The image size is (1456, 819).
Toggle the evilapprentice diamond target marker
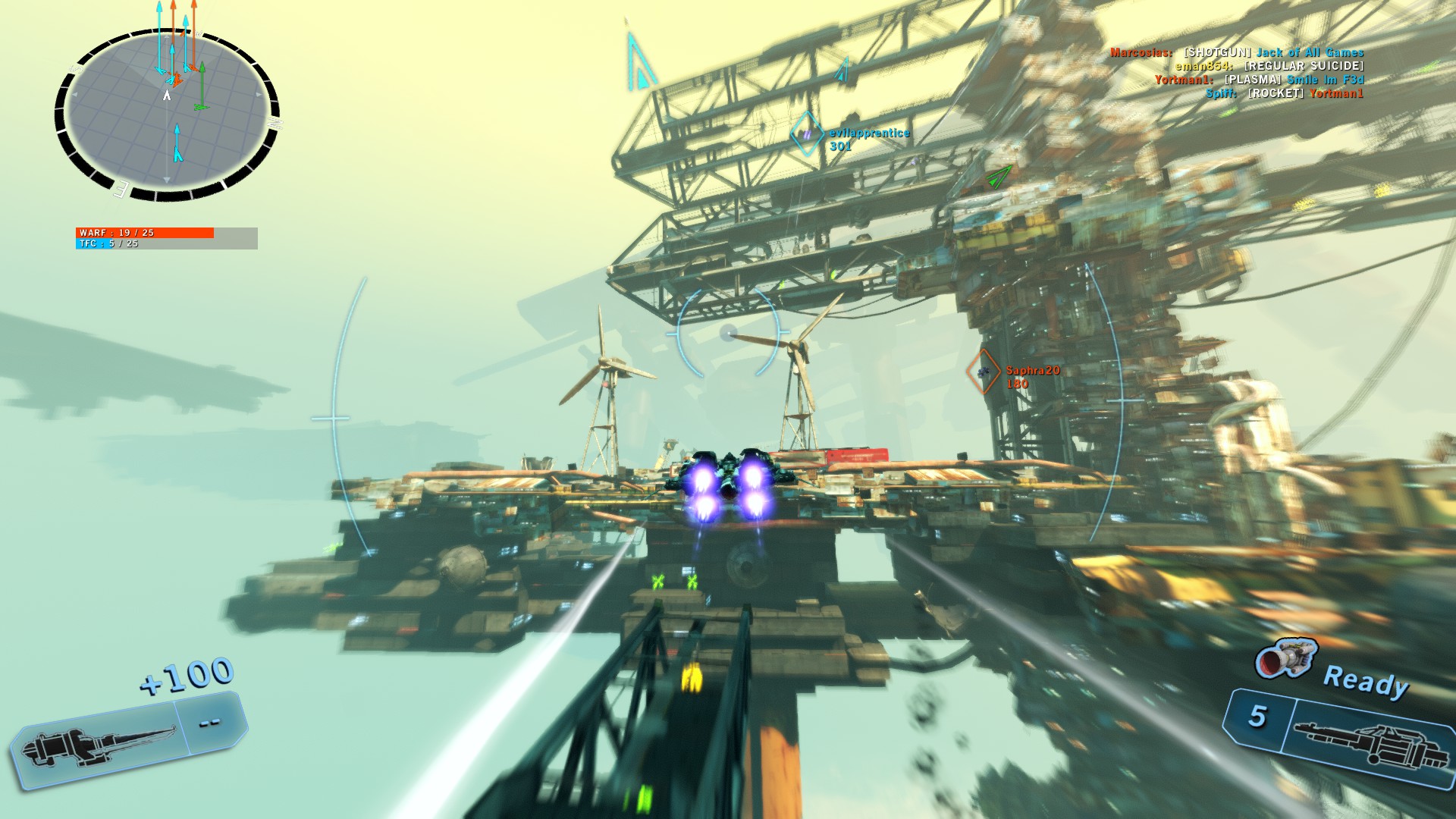click(x=806, y=134)
